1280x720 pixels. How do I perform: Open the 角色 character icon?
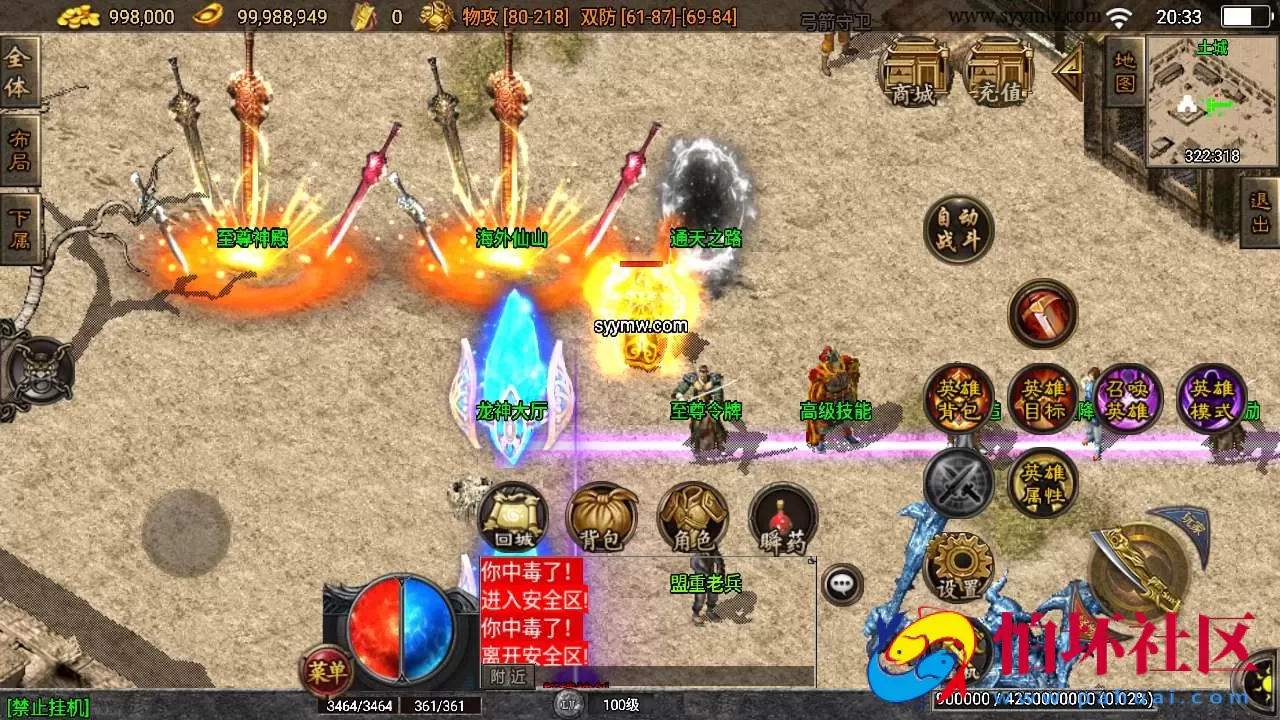click(691, 518)
